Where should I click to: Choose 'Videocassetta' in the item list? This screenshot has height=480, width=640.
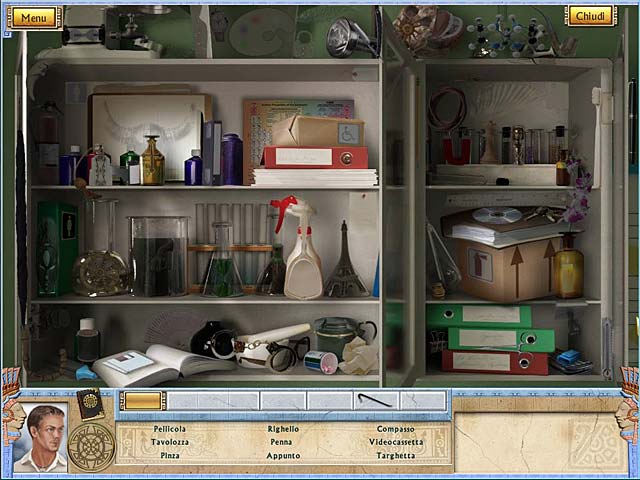(x=395, y=442)
